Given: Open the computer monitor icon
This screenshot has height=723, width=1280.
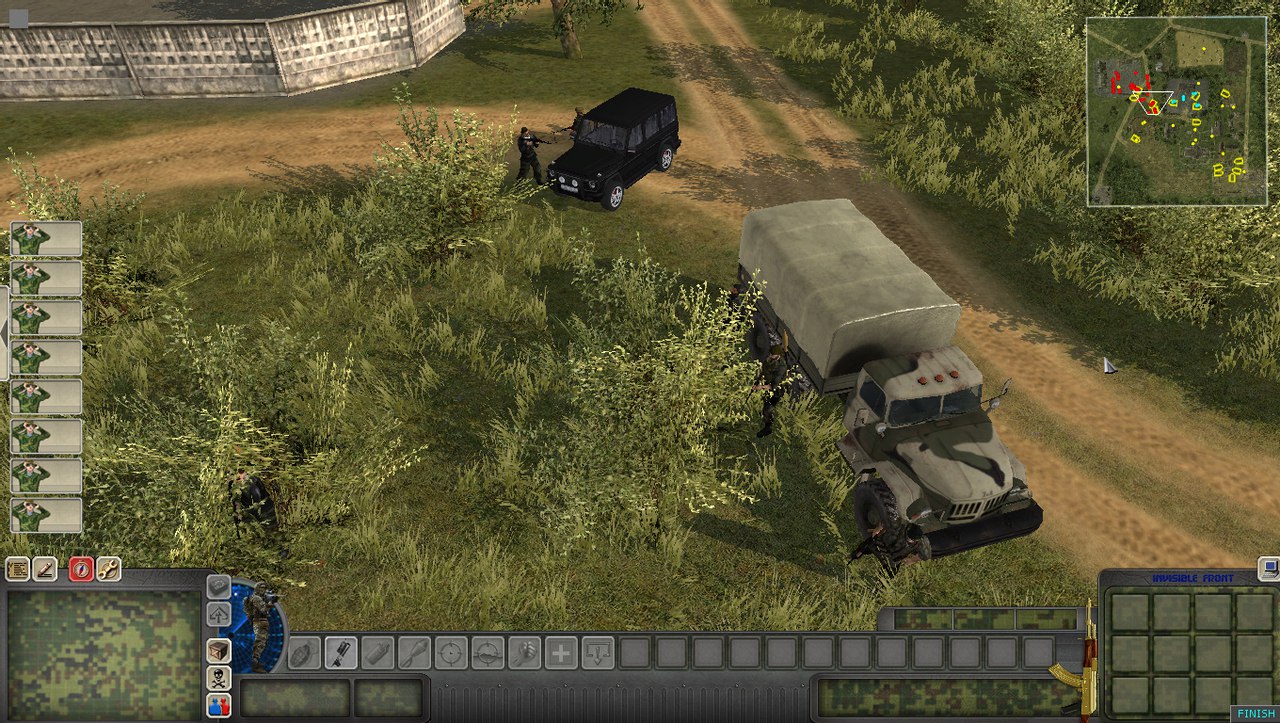Looking at the screenshot, I should point(1269,568).
